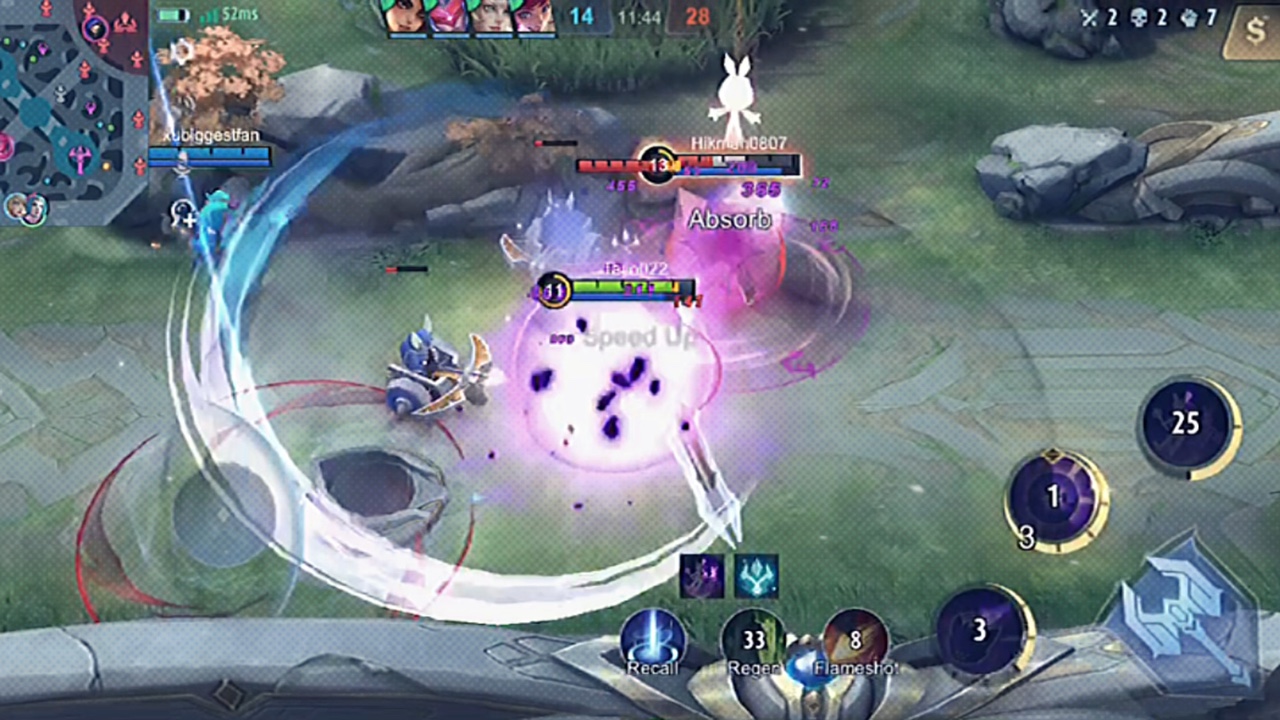Use the Regen heal spell
This screenshot has height=720, width=1280.
click(x=753, y=640)
